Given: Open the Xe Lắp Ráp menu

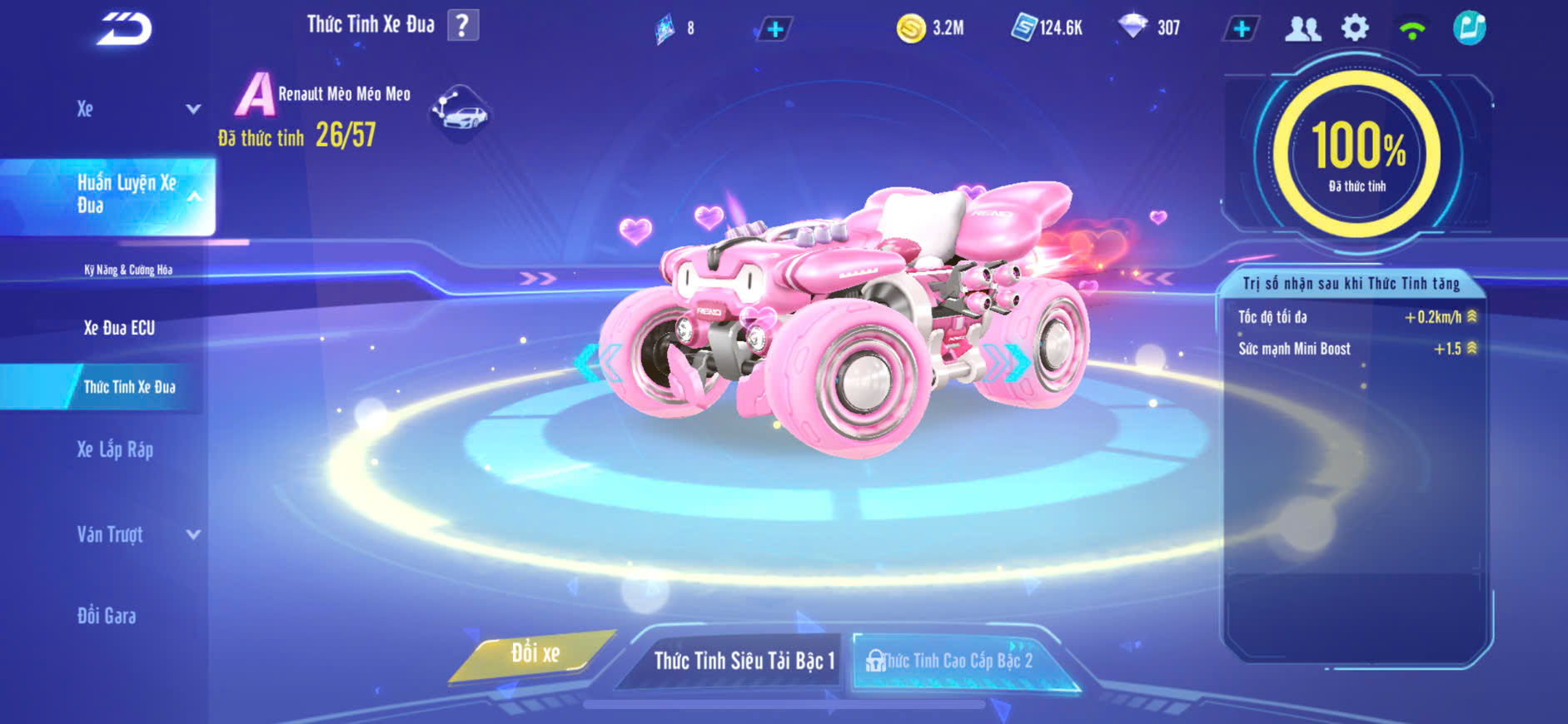Looking at the screenshot, I should click(x=115, y=450).
